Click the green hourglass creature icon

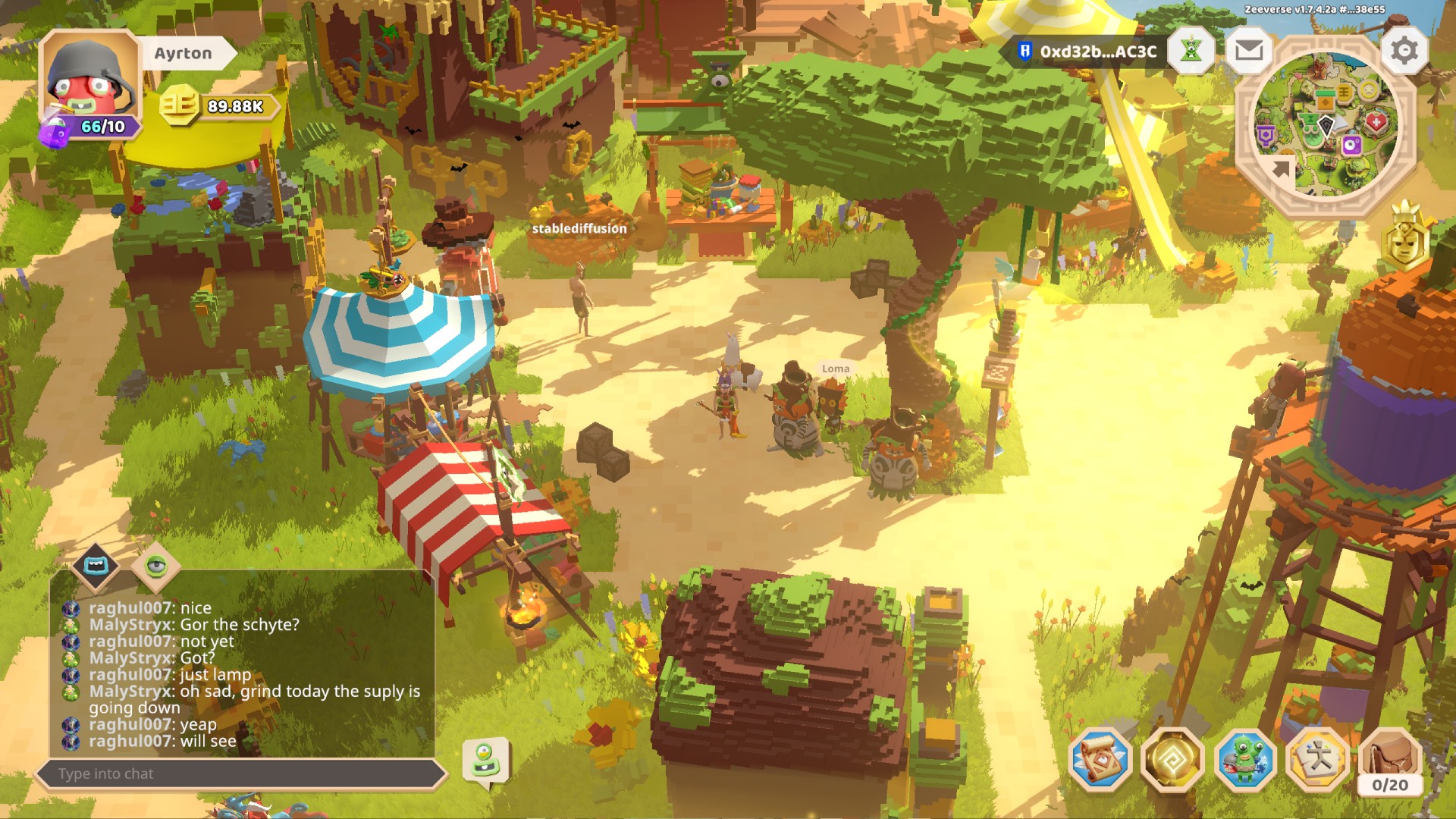pyautogui.click(x=1191, y=51)
